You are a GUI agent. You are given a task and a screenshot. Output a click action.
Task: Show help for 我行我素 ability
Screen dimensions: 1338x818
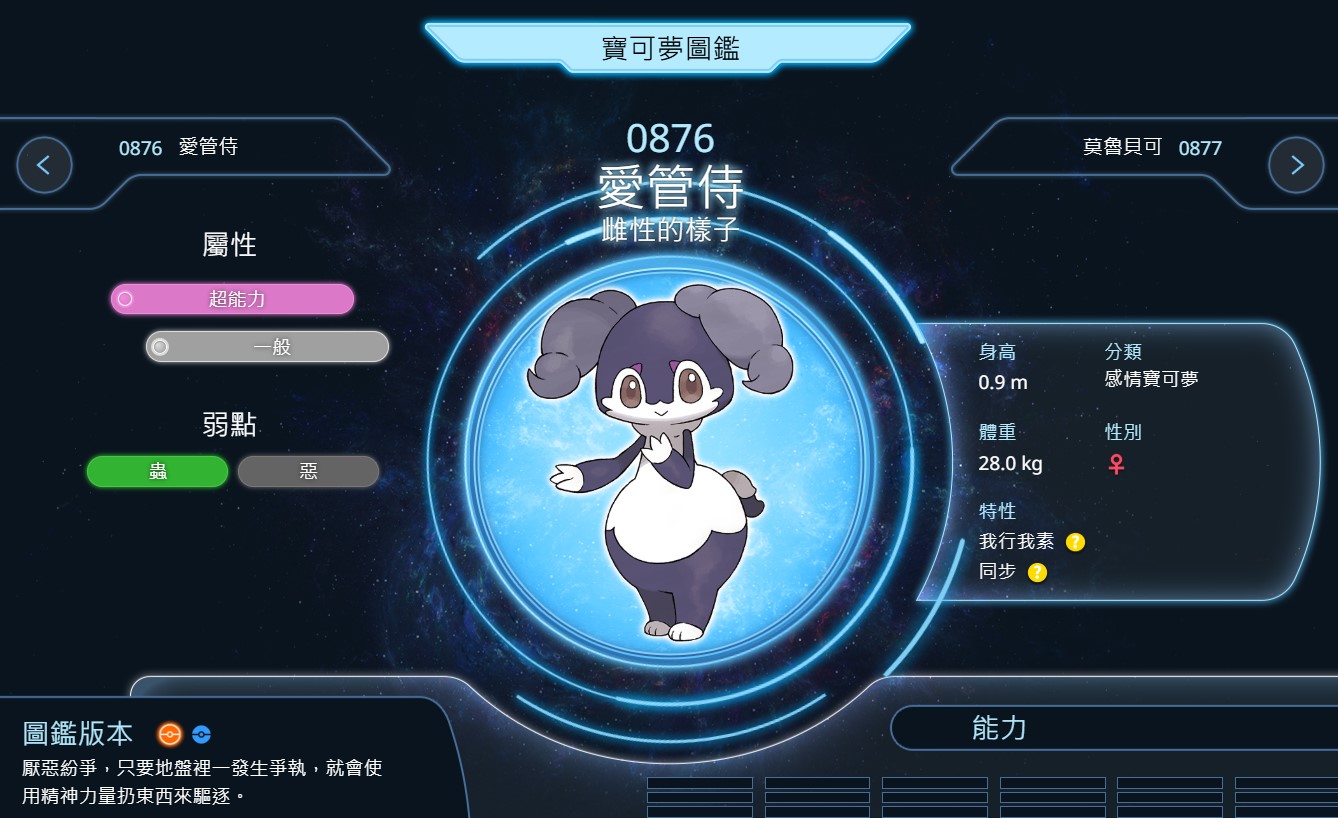coord(1075,542)
